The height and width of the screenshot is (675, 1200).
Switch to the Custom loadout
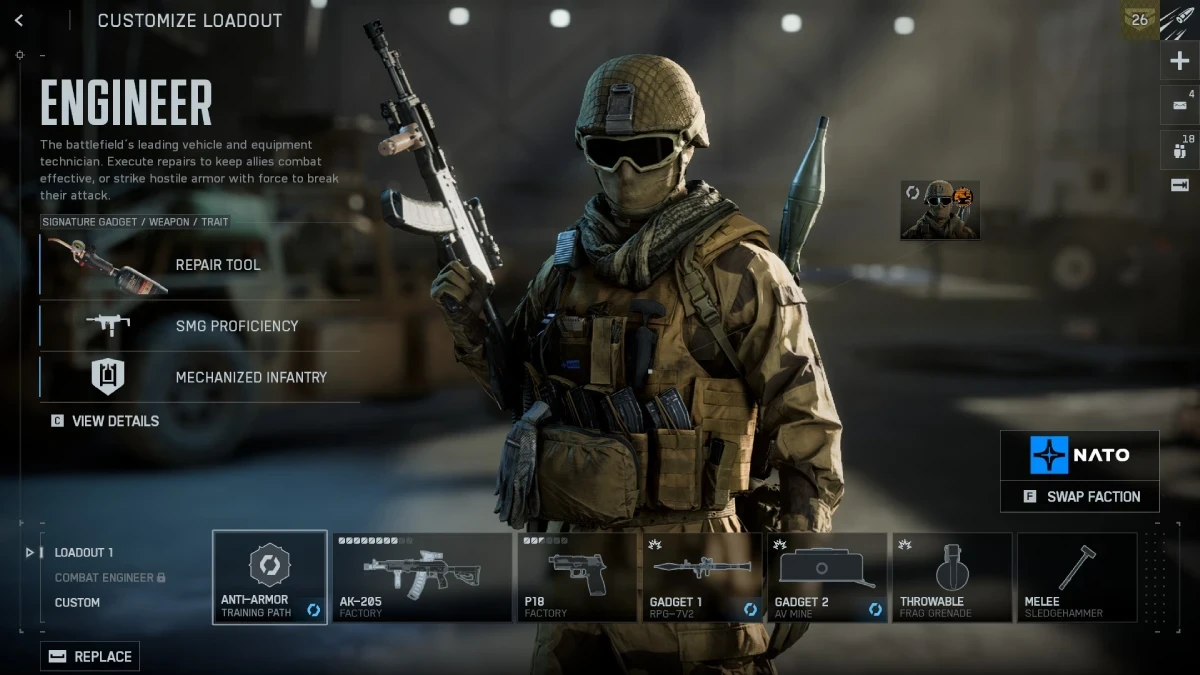click(77, 602)
